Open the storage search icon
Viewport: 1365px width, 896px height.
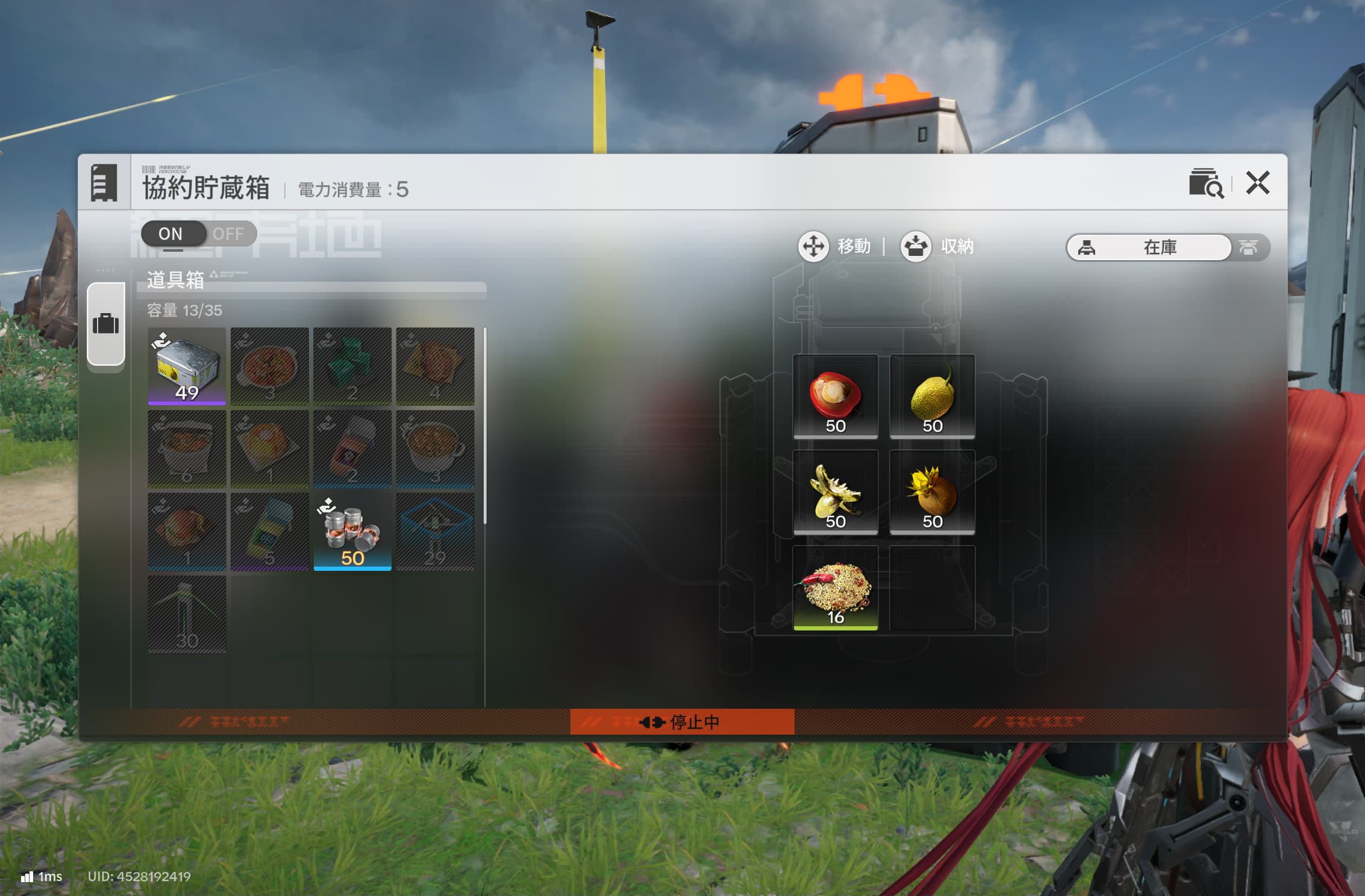[1205, 183]
